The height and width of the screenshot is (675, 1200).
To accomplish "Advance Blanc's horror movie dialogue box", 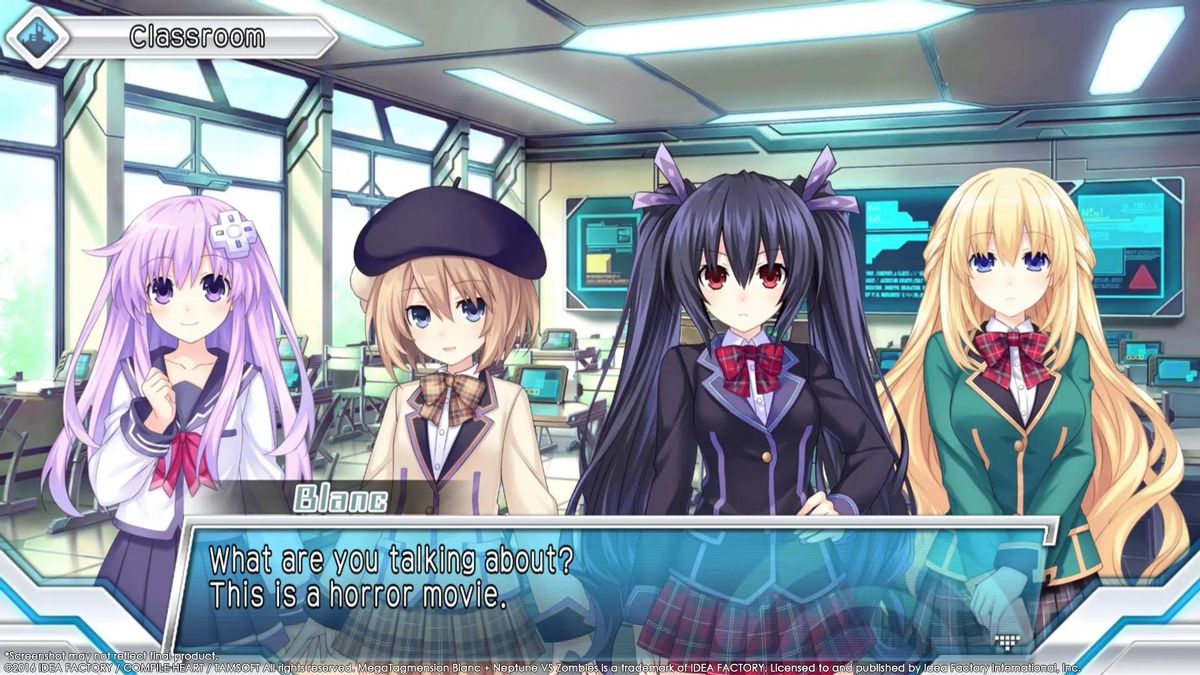I will pyautogui.click(x=600, y=580).
